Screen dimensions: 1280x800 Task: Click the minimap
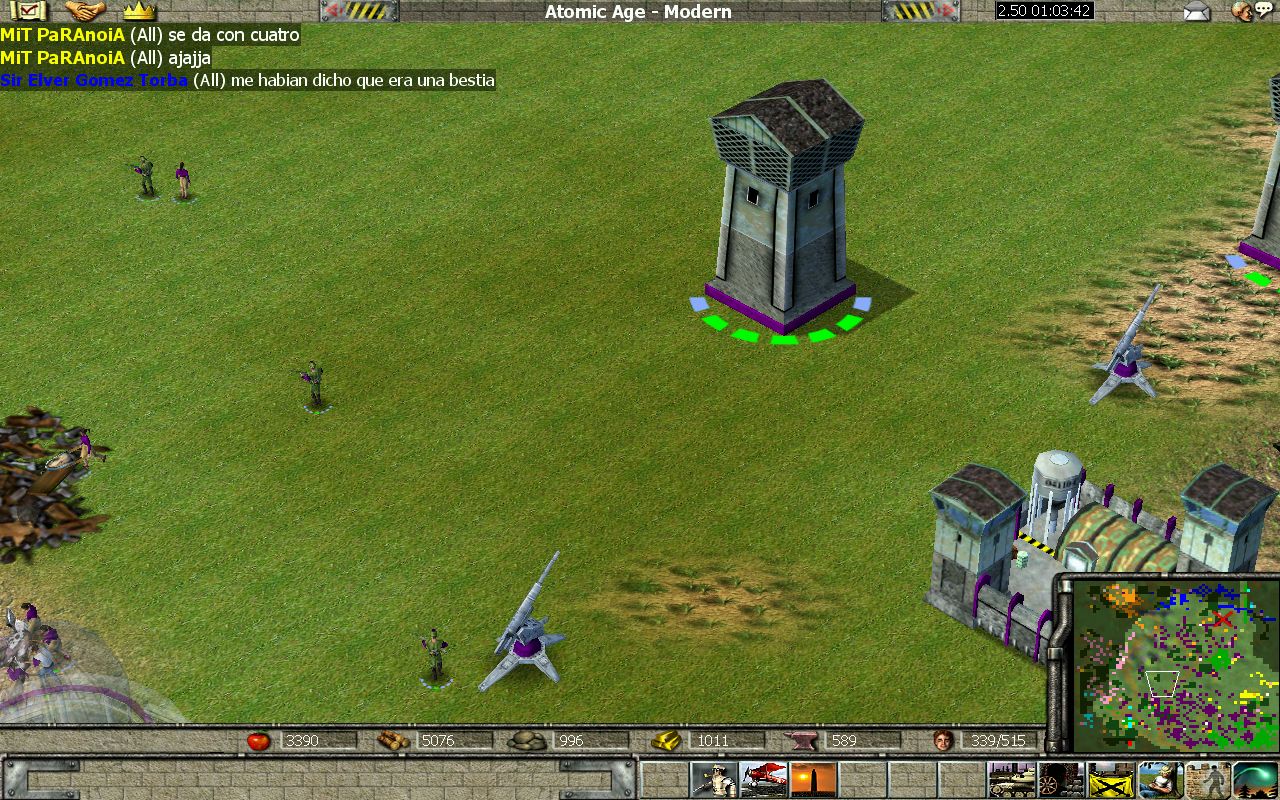click(x=1170, y=665)
